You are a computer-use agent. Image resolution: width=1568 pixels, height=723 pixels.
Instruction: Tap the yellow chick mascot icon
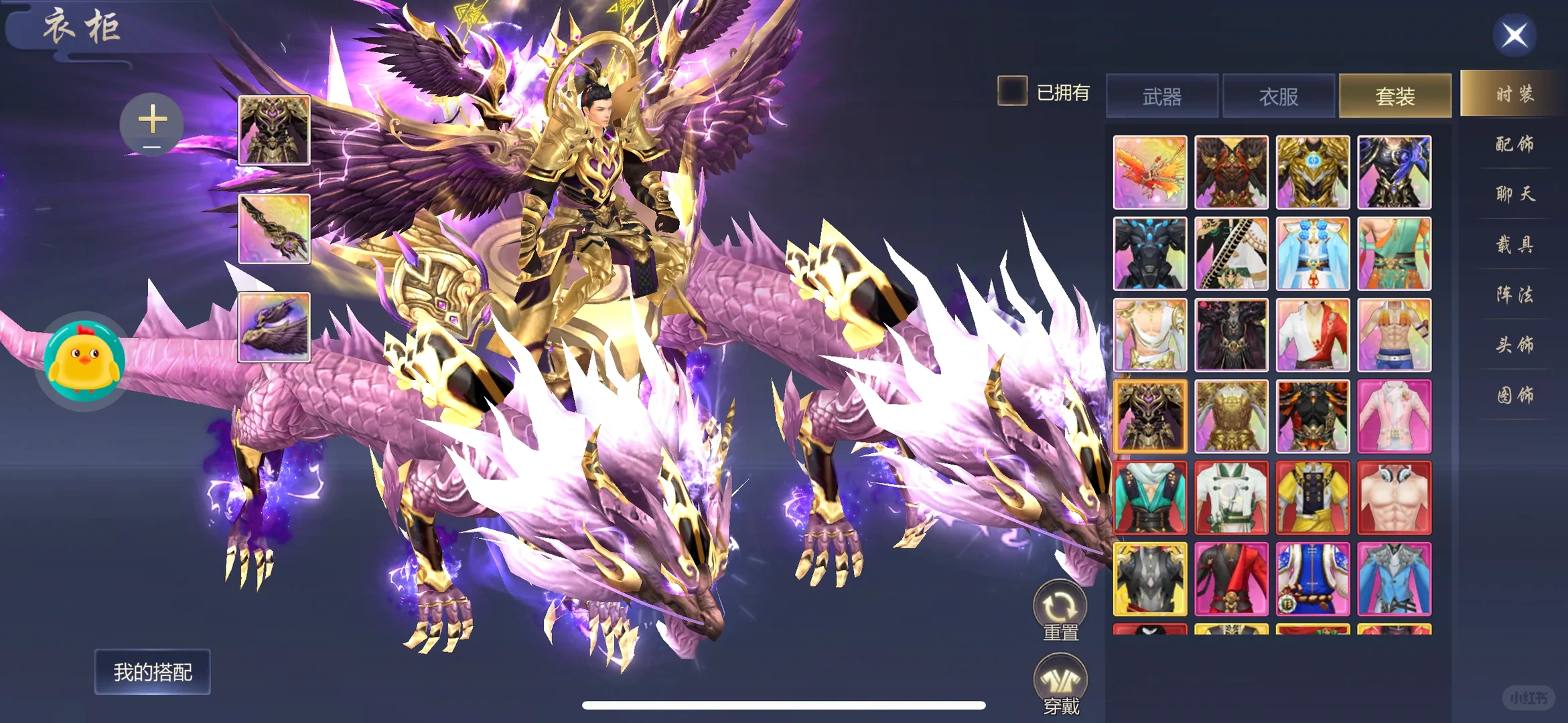[x=84, y=359]
